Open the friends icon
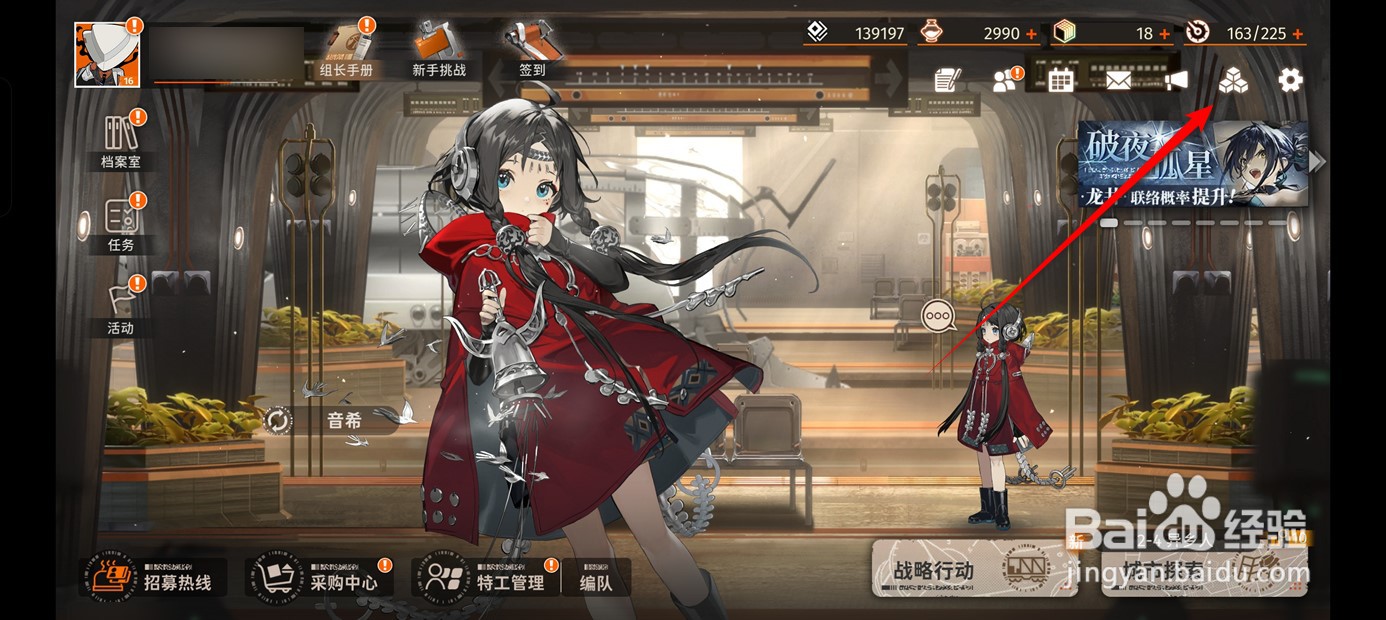 pyautogui.click(x=1004, y=81)
